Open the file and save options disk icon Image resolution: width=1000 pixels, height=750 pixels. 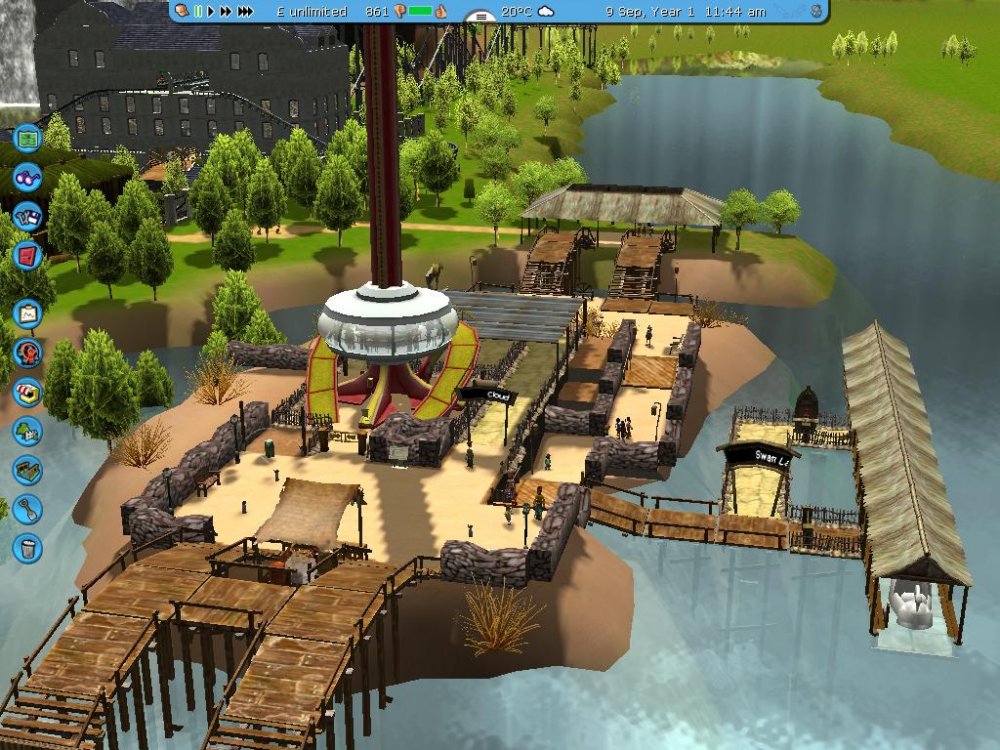pos(28,216)
